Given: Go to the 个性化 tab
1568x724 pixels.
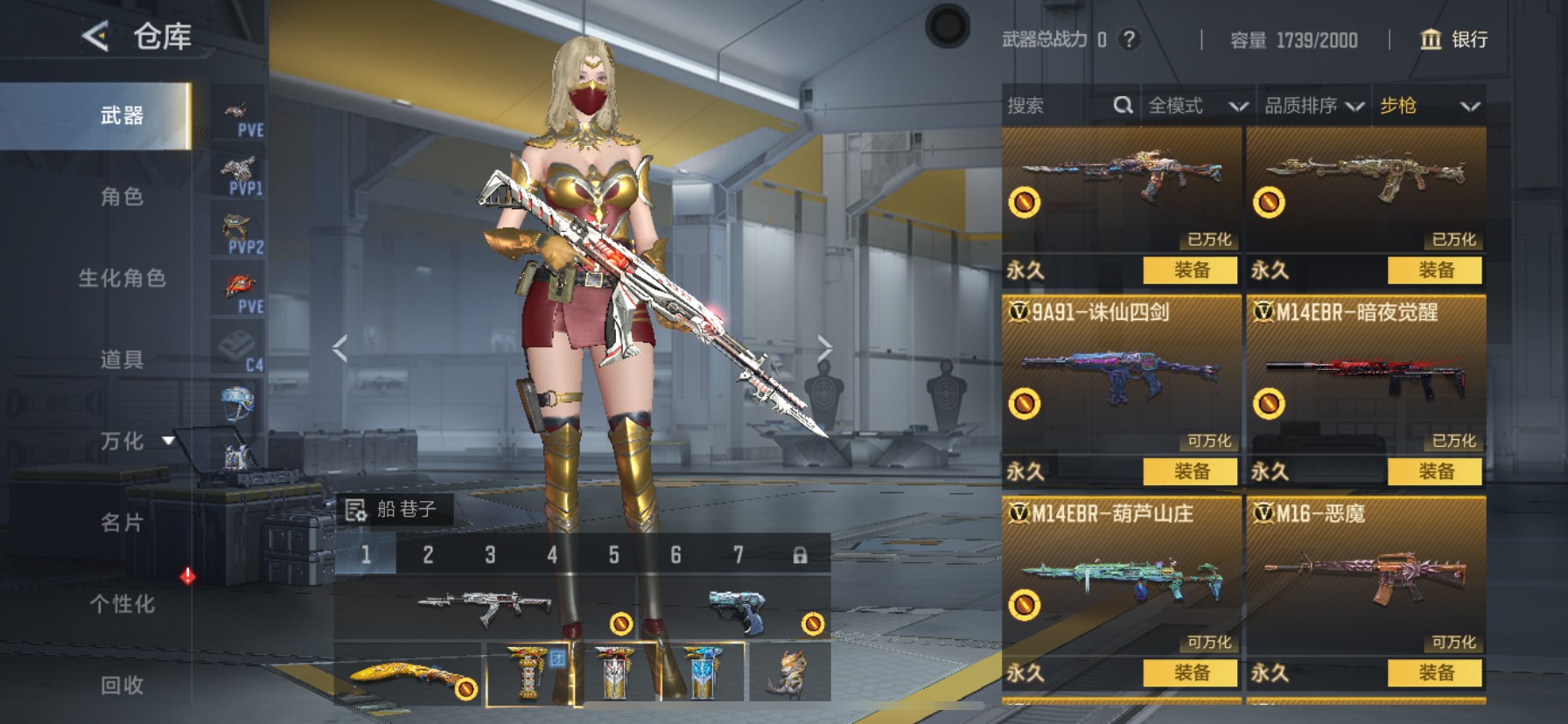Looking at the screenshot, I should [x=122, y=604].
